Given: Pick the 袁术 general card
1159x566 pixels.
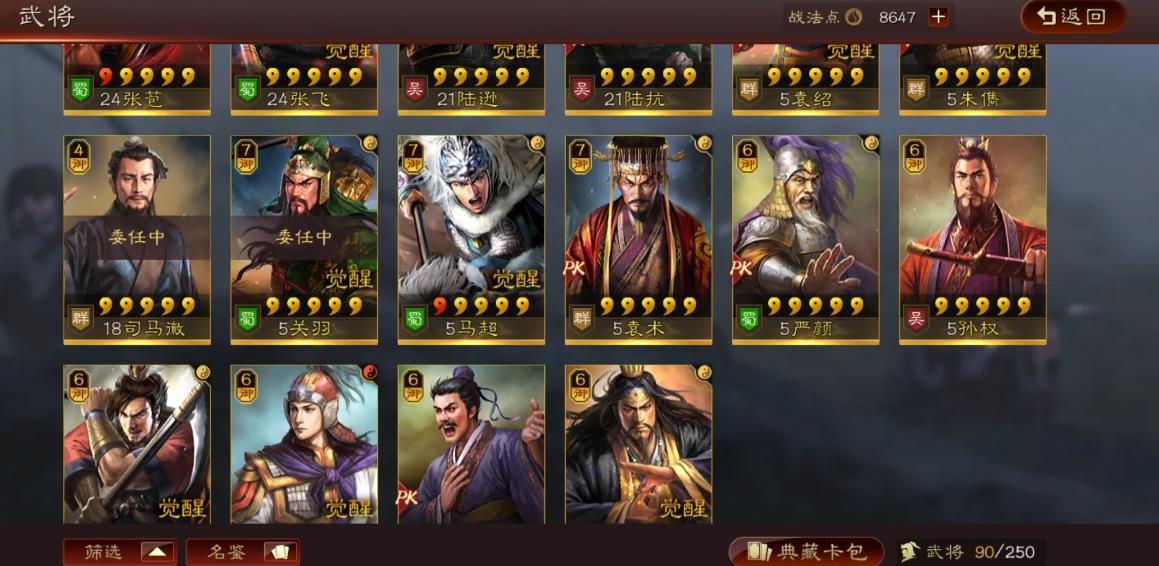Looking at the screenshot, I should [x=638, y=239].
